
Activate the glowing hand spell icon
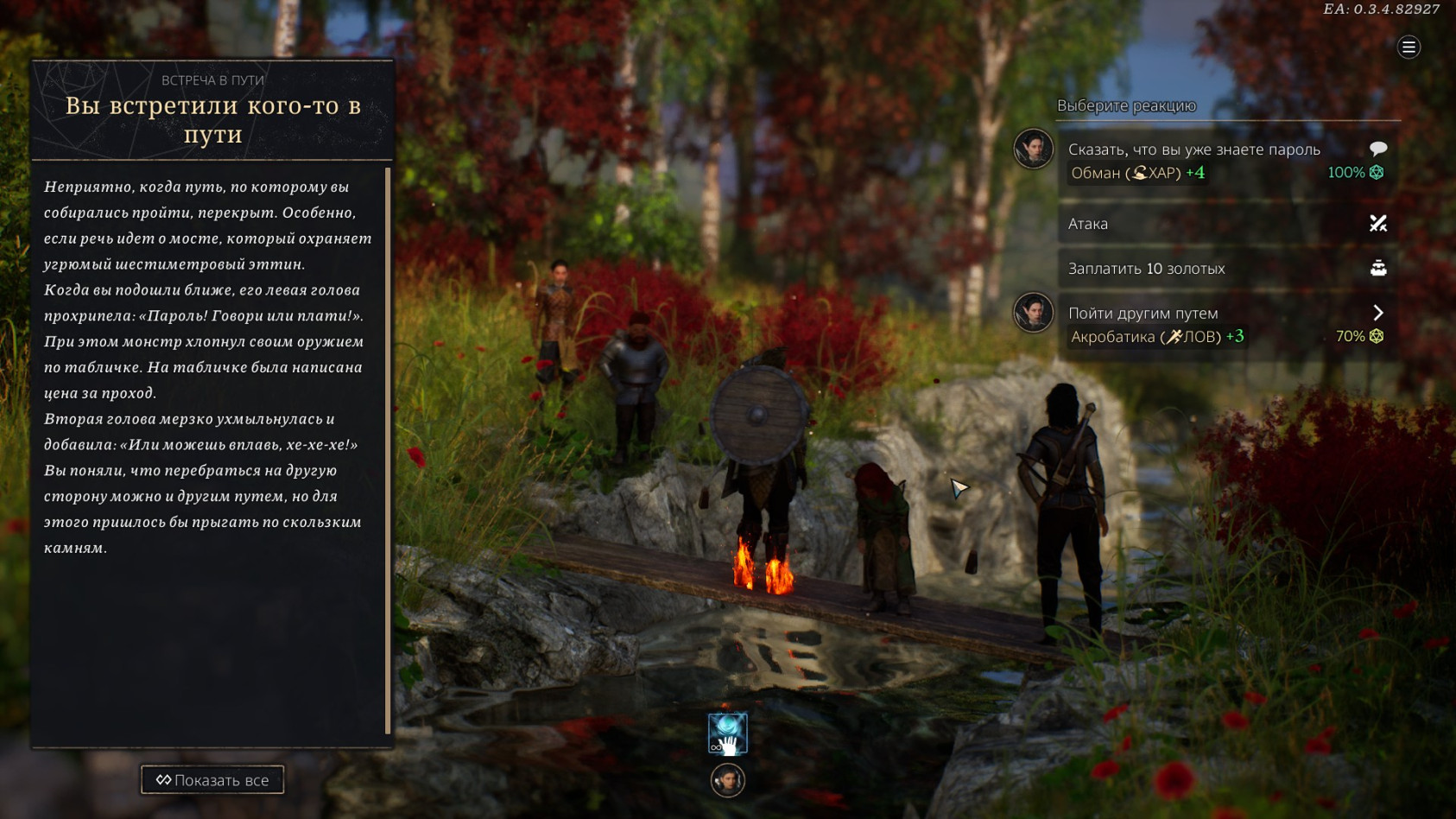(728, 734)
